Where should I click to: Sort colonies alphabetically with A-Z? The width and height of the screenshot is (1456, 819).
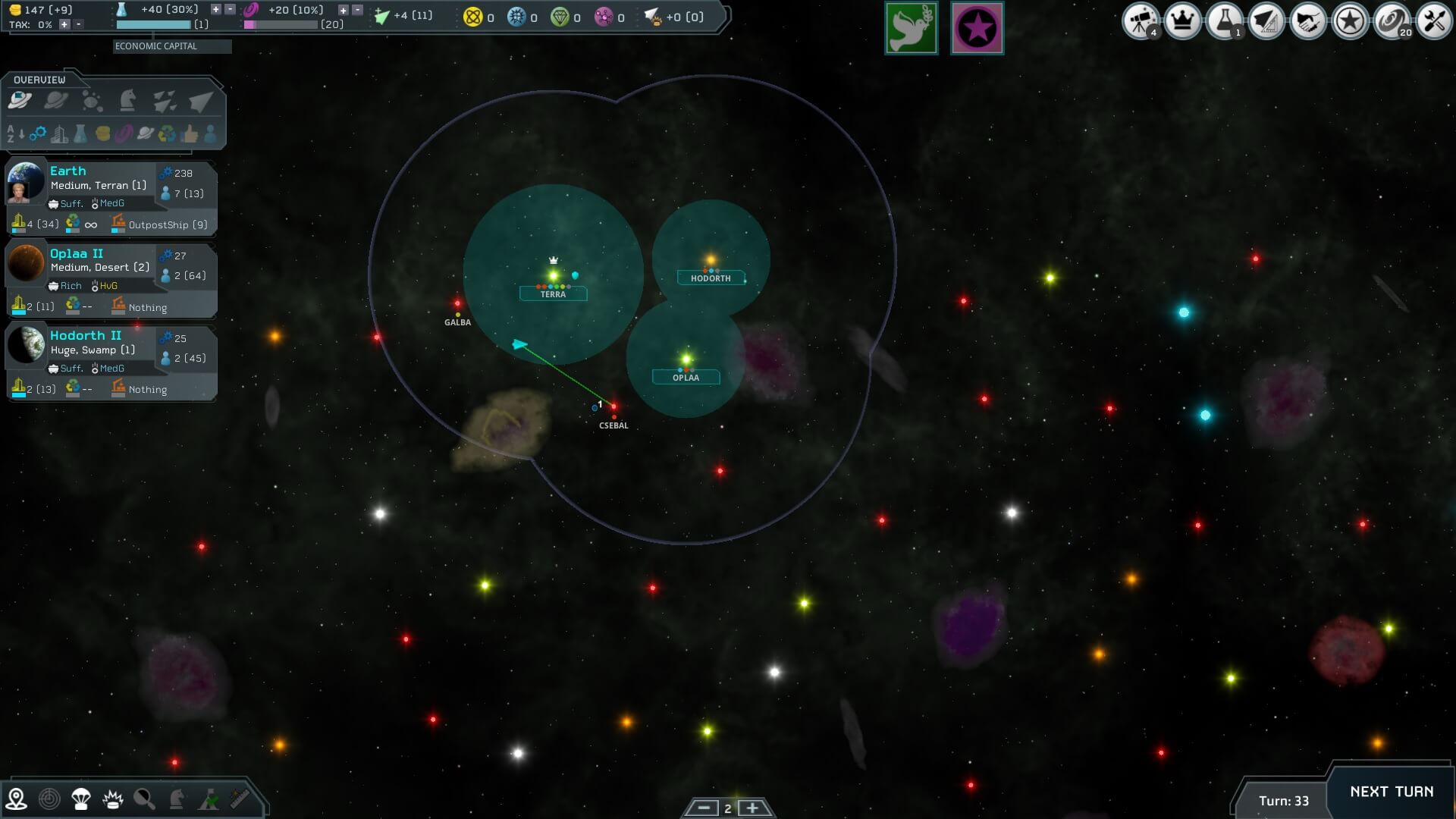click(15, 134)
